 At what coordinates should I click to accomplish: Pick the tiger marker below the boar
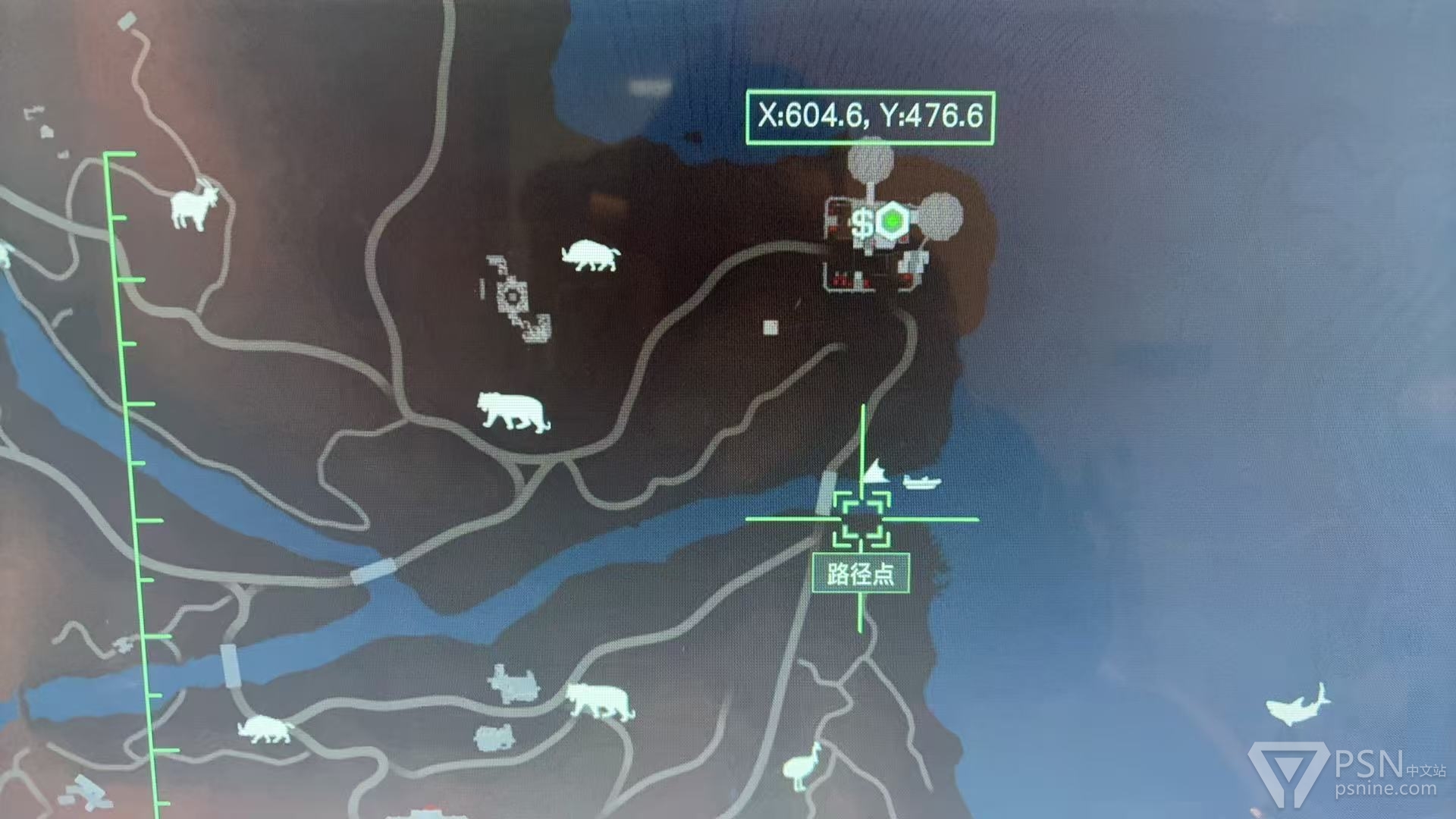513,412
